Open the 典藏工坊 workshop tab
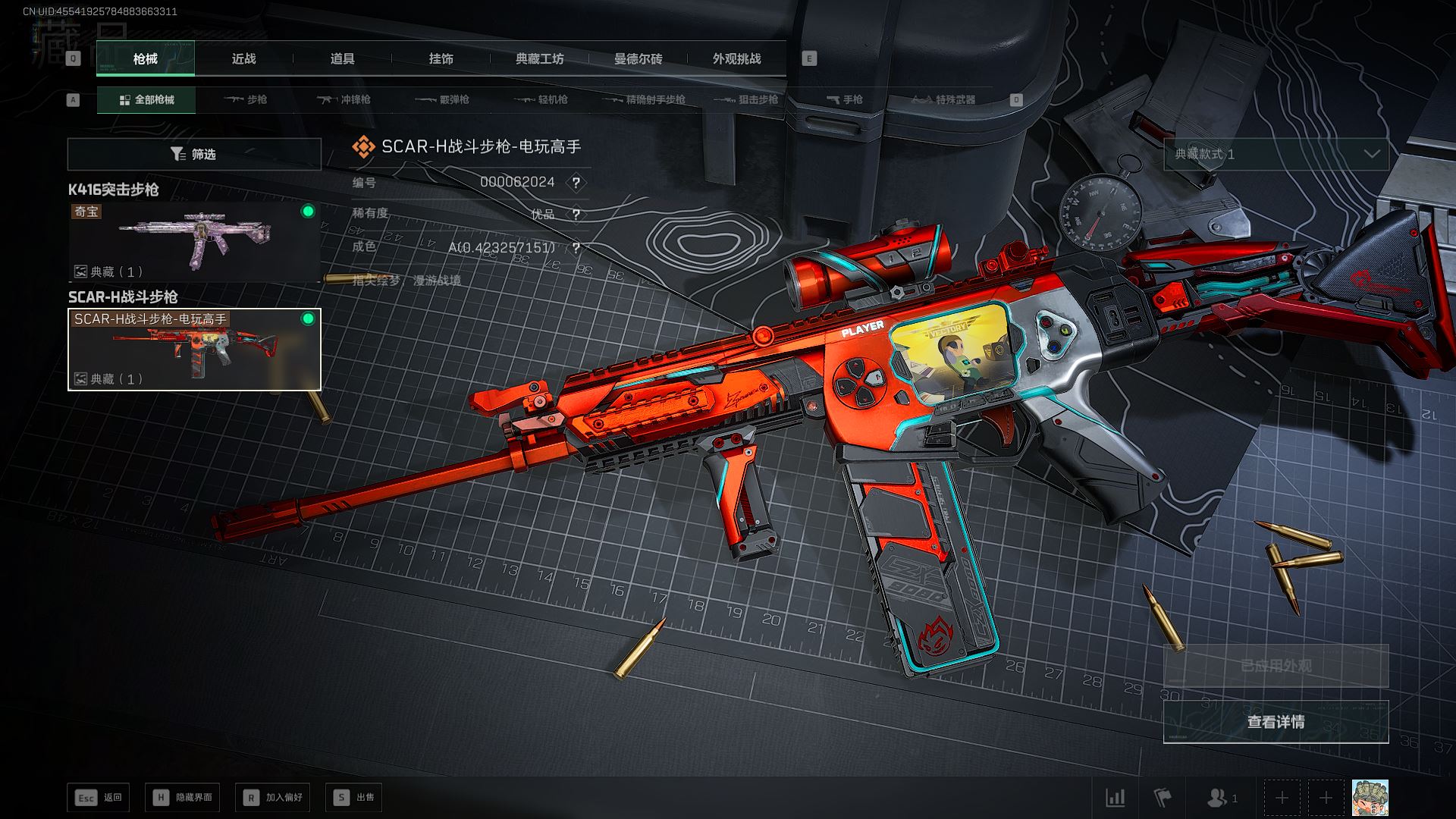 539,59
